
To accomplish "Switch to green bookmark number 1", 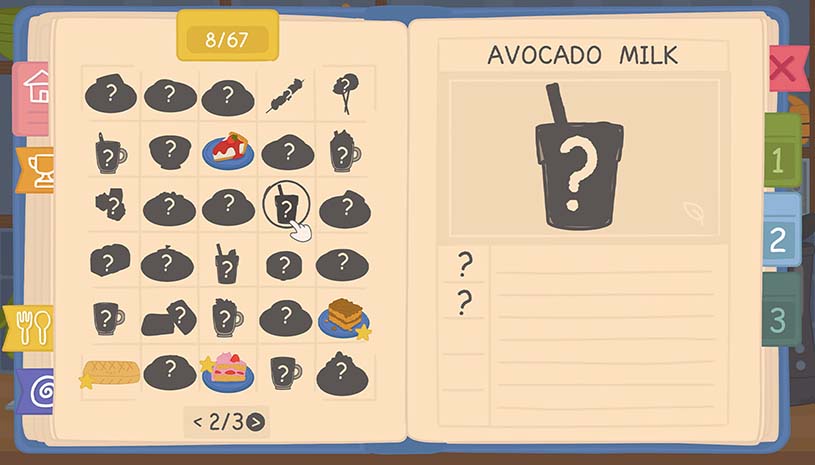I will pos(780,158).
